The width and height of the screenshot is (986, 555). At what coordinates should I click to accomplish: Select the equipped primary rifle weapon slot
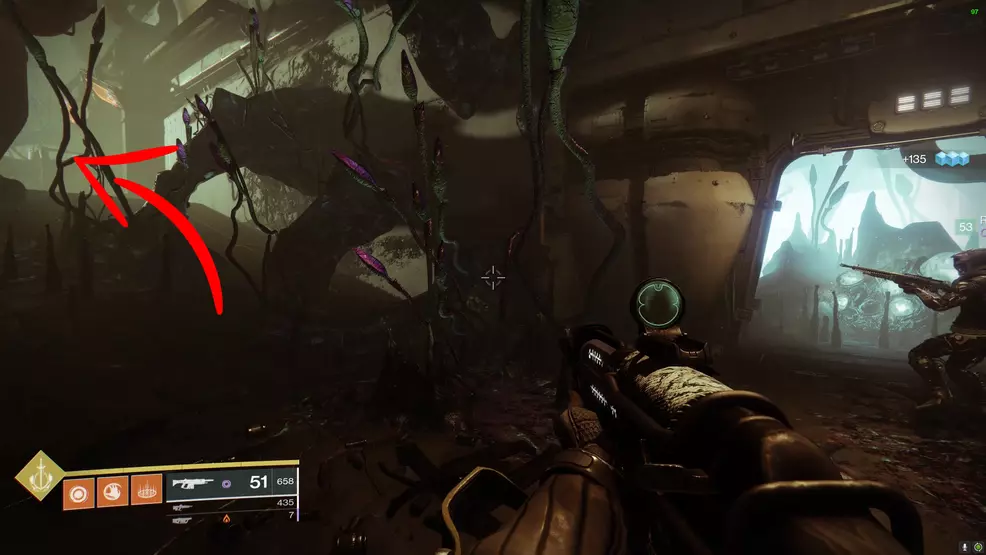[x=196, y=482]
